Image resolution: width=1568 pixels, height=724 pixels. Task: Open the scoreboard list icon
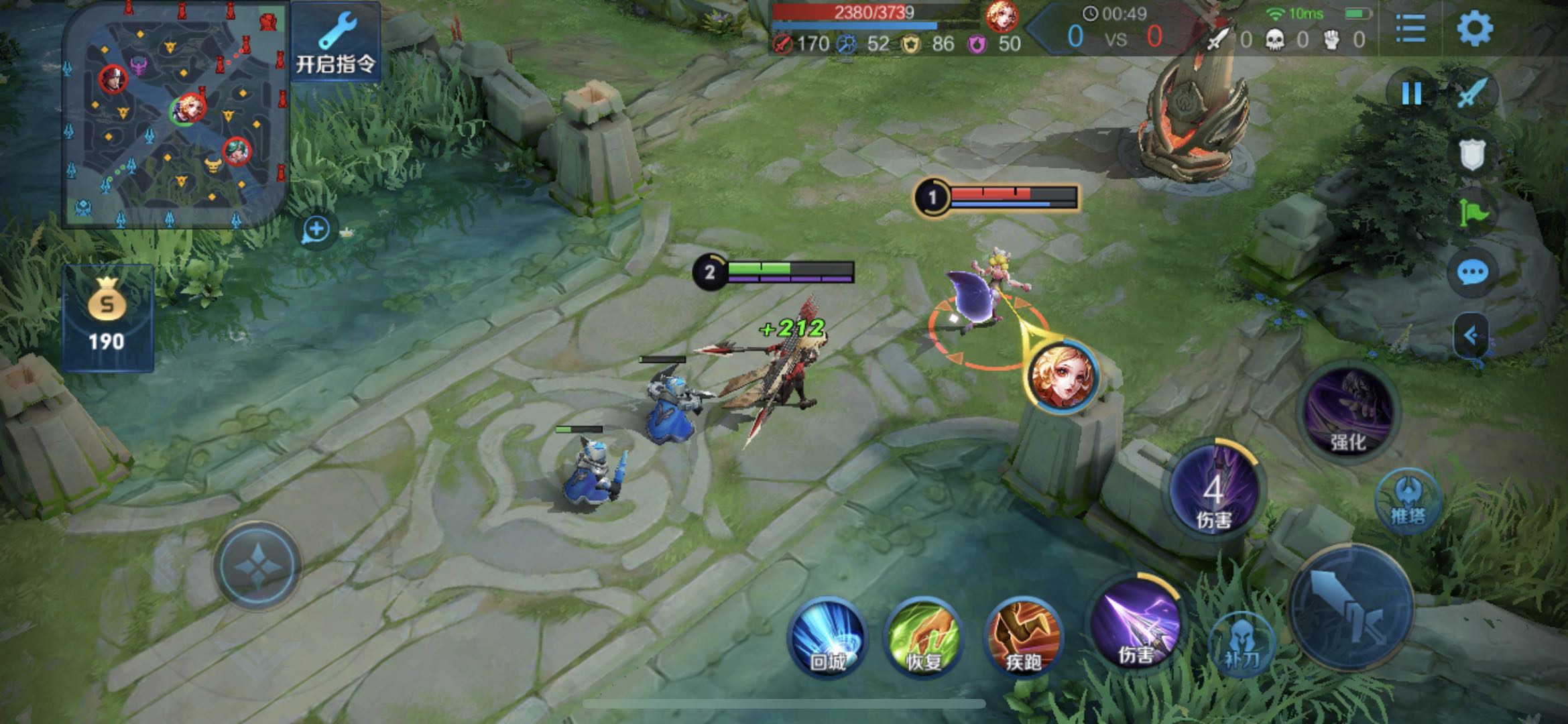tap(1410, 28)
